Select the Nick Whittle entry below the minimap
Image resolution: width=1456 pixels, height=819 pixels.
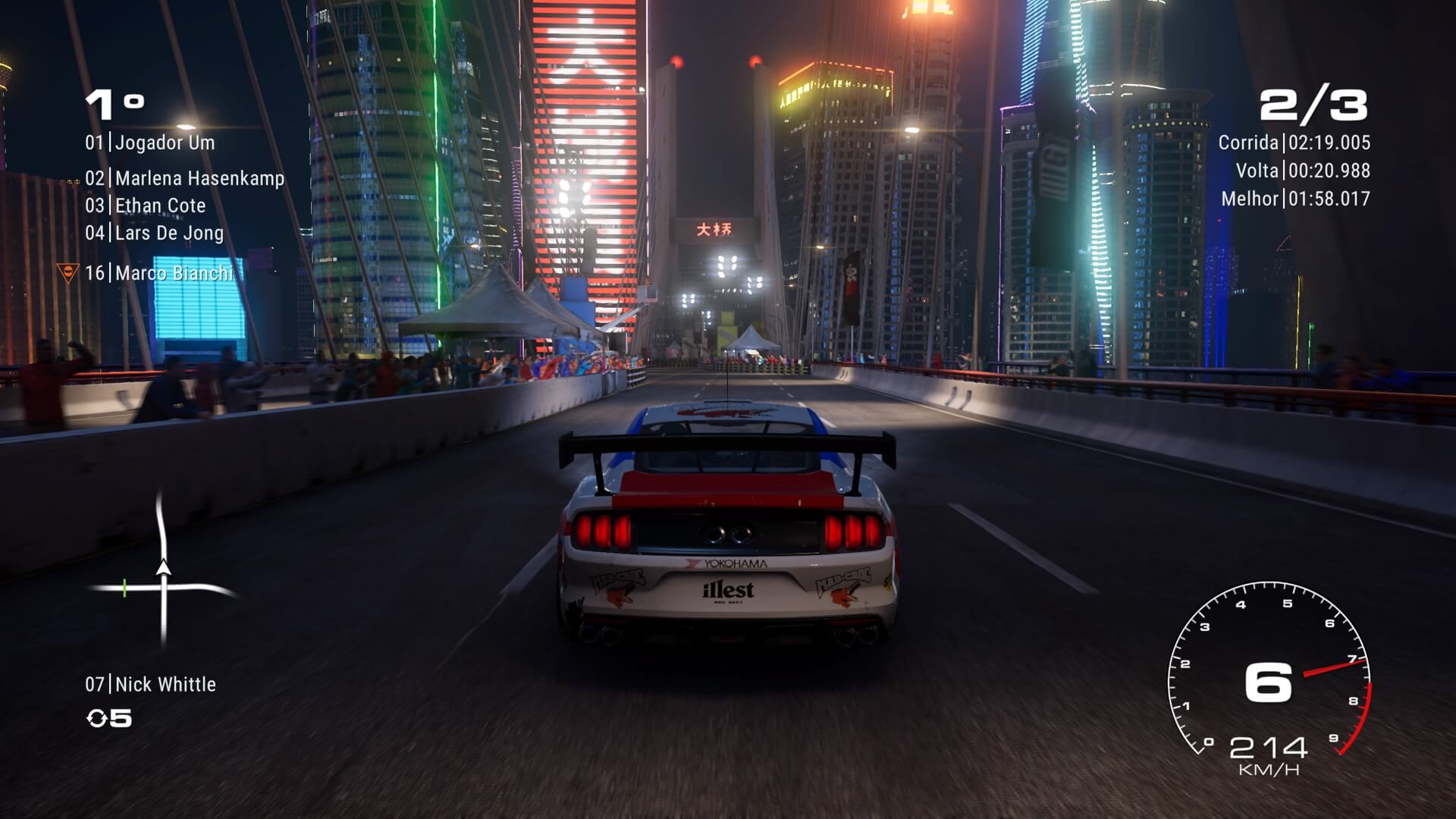(150, 685)
